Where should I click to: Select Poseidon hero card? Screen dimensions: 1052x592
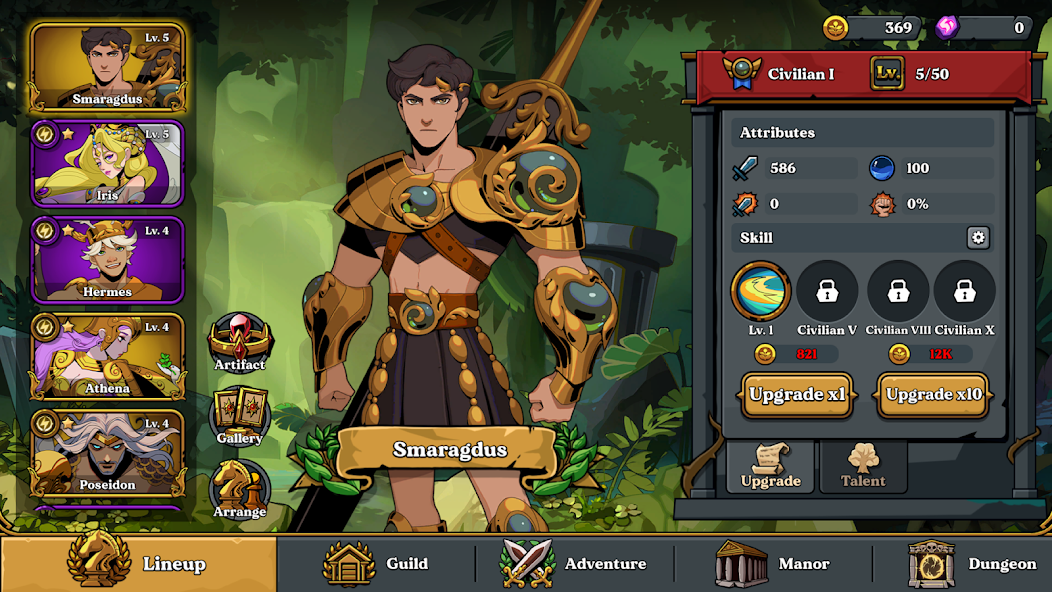click(x=108, y=452)
